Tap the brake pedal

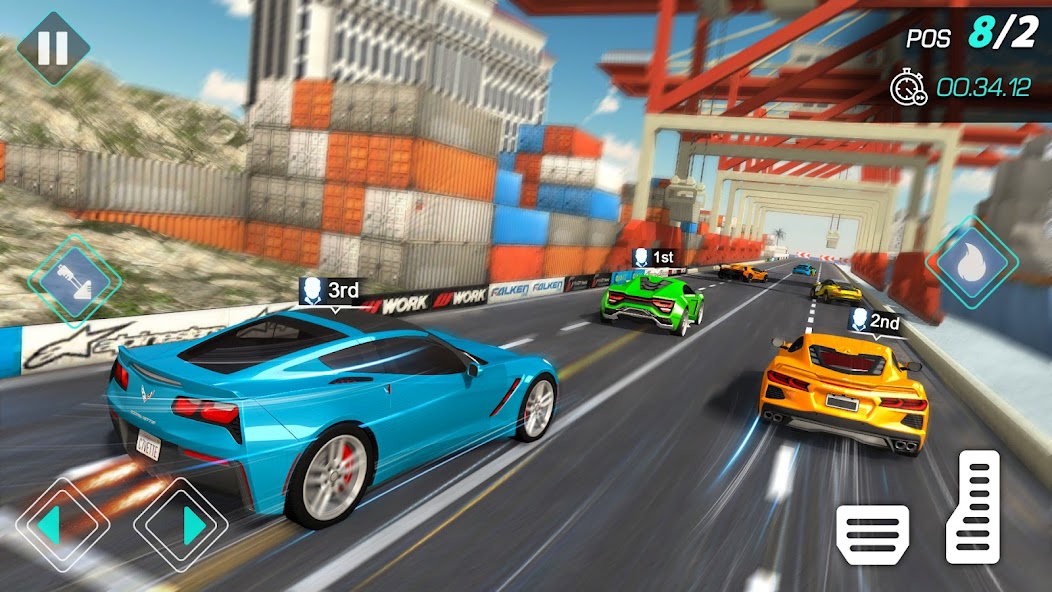pos(873,534)
